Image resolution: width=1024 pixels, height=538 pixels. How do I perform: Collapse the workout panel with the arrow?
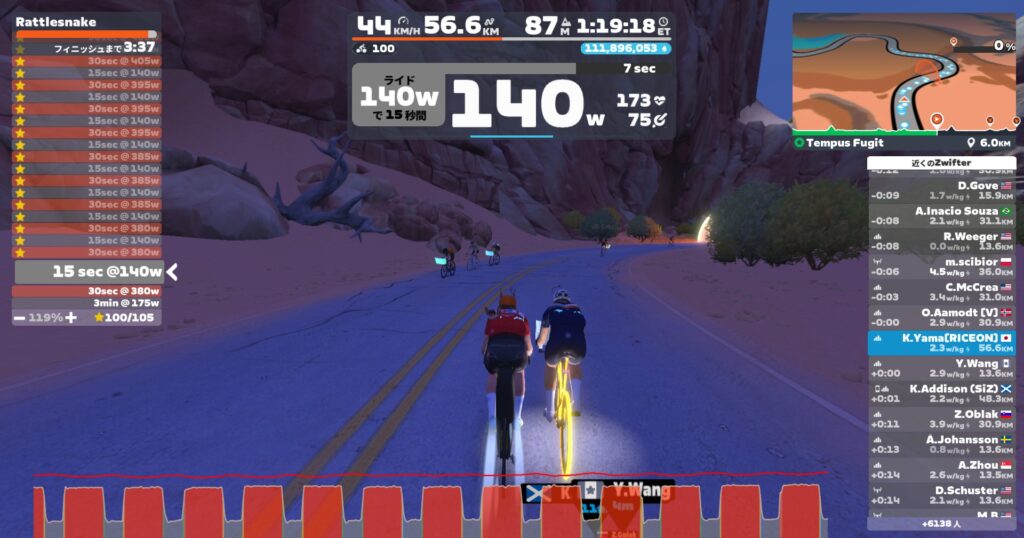(172, 271)
